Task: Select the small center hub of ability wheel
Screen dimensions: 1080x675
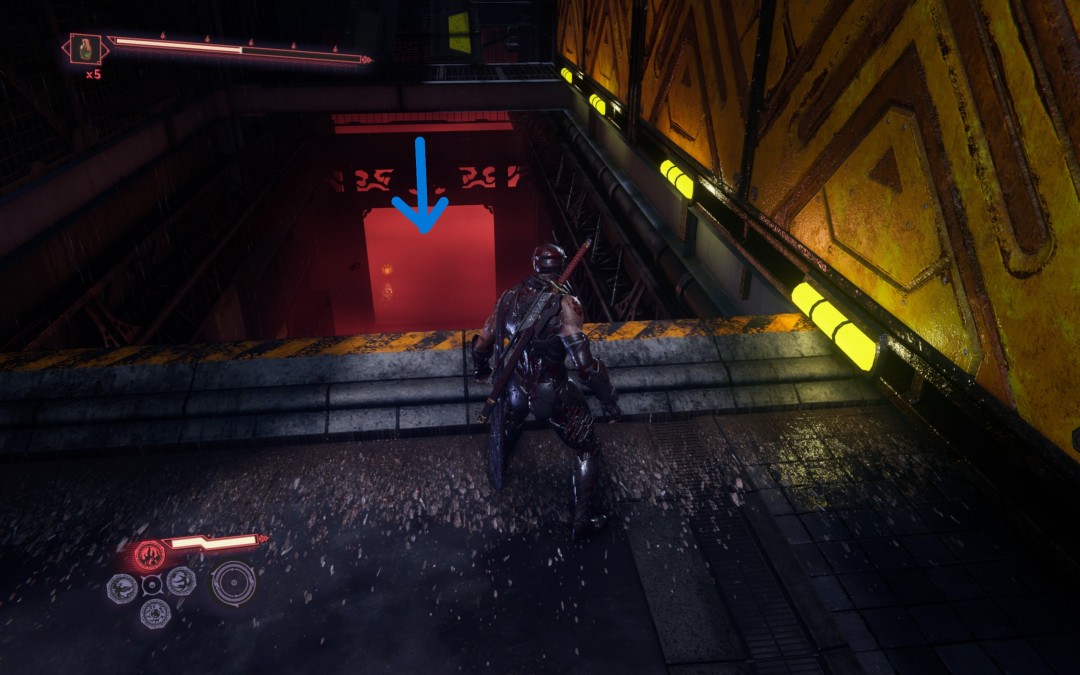Action: pyautogui.click(x=152, y=585)
